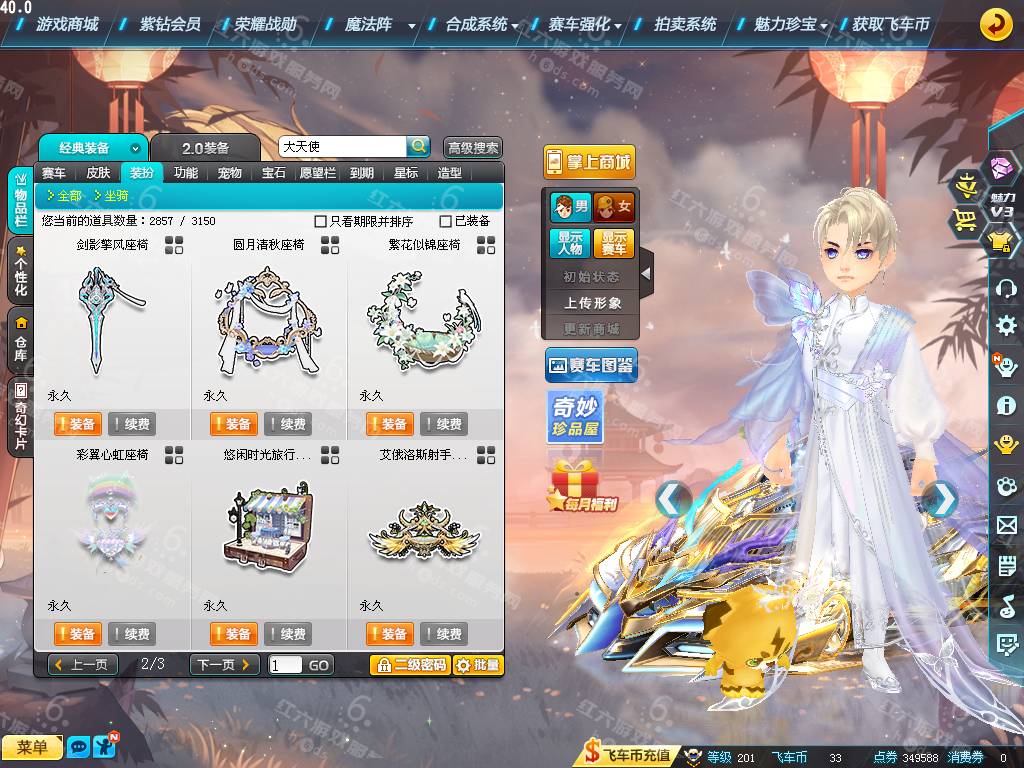Open the 游戏商城 shop menu
Viewport: 1024px width, 768px height.
(x=66, y=24)
